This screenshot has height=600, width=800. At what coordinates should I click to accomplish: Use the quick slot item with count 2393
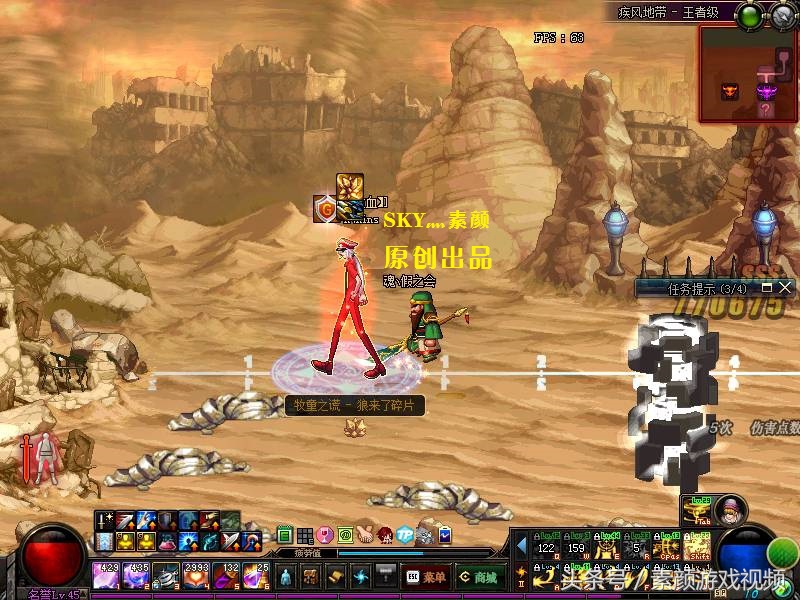(x=197, y=576)
